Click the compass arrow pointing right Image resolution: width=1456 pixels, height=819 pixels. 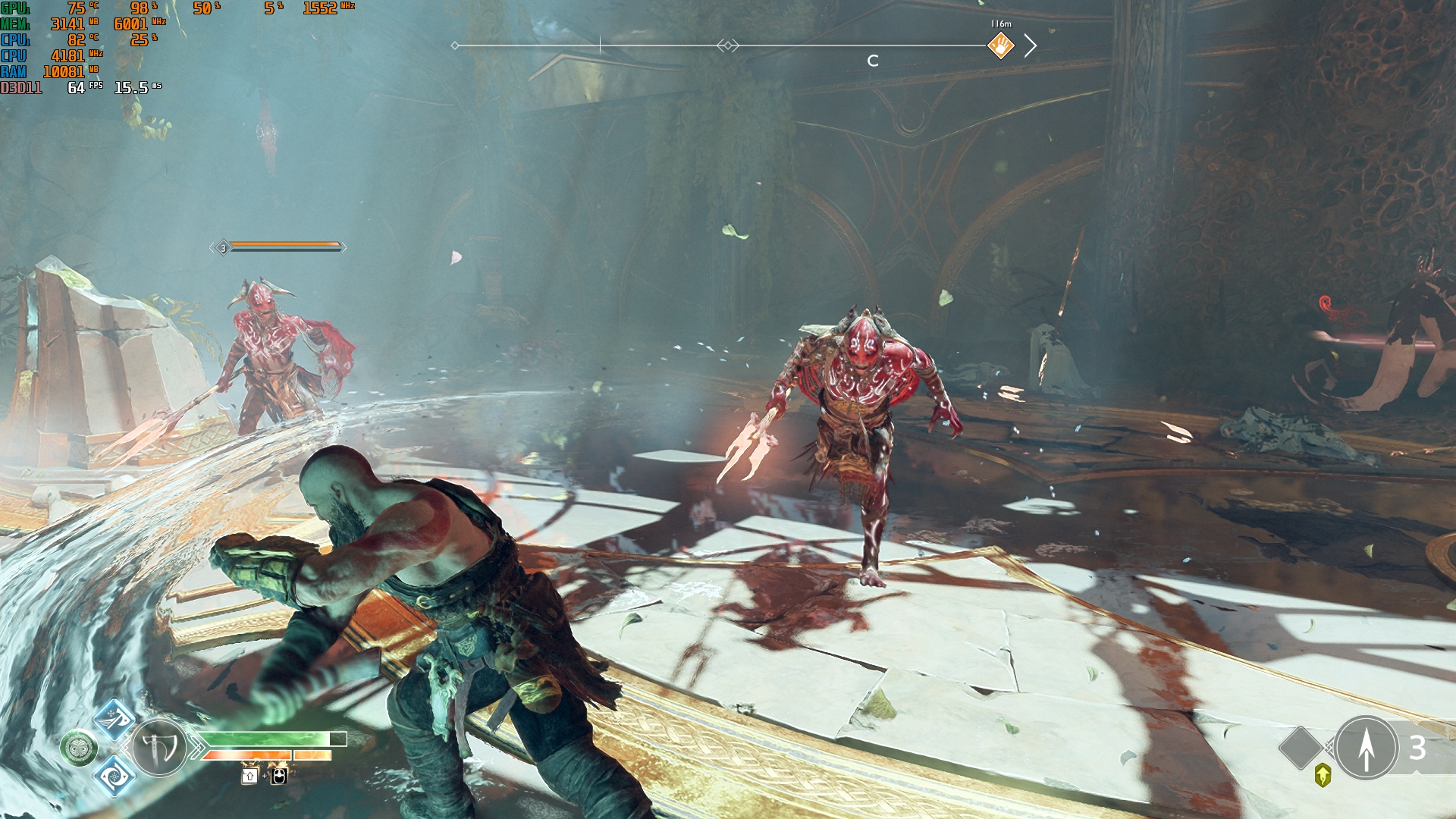1030,45
